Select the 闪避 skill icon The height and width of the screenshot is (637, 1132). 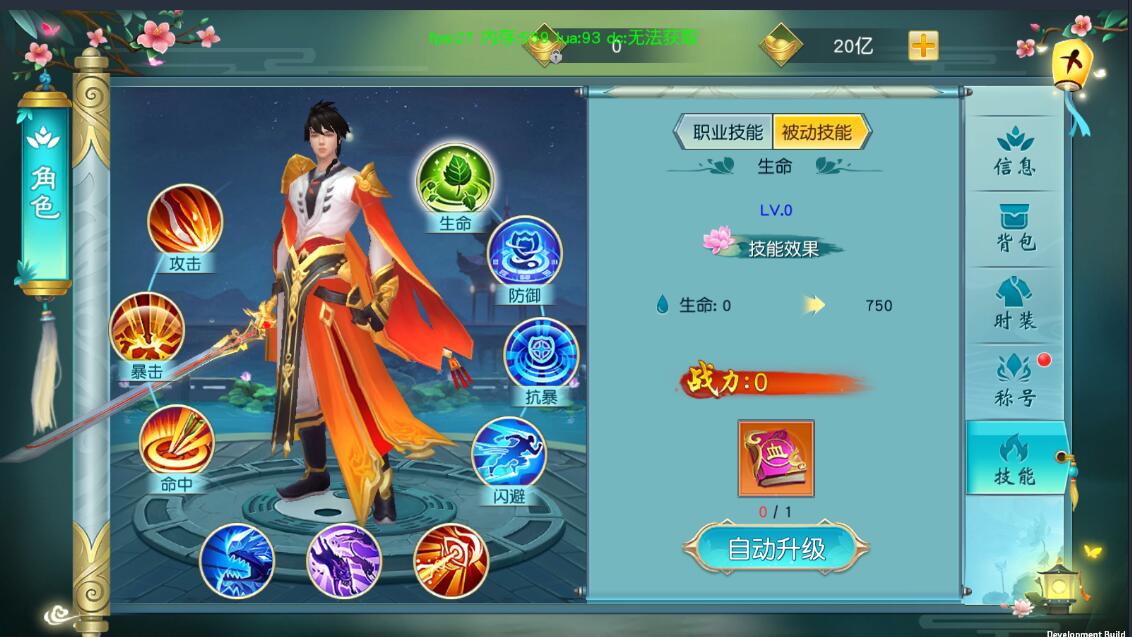pyautogui.click(x=509, y=453)
